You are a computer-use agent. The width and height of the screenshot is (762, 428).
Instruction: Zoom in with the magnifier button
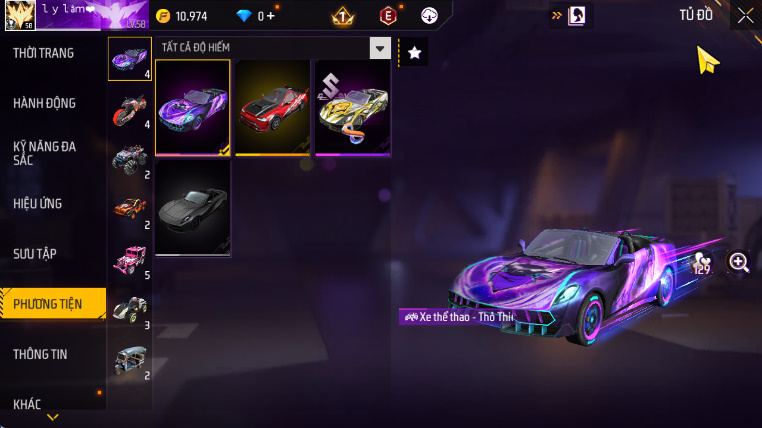pos(739,262)
